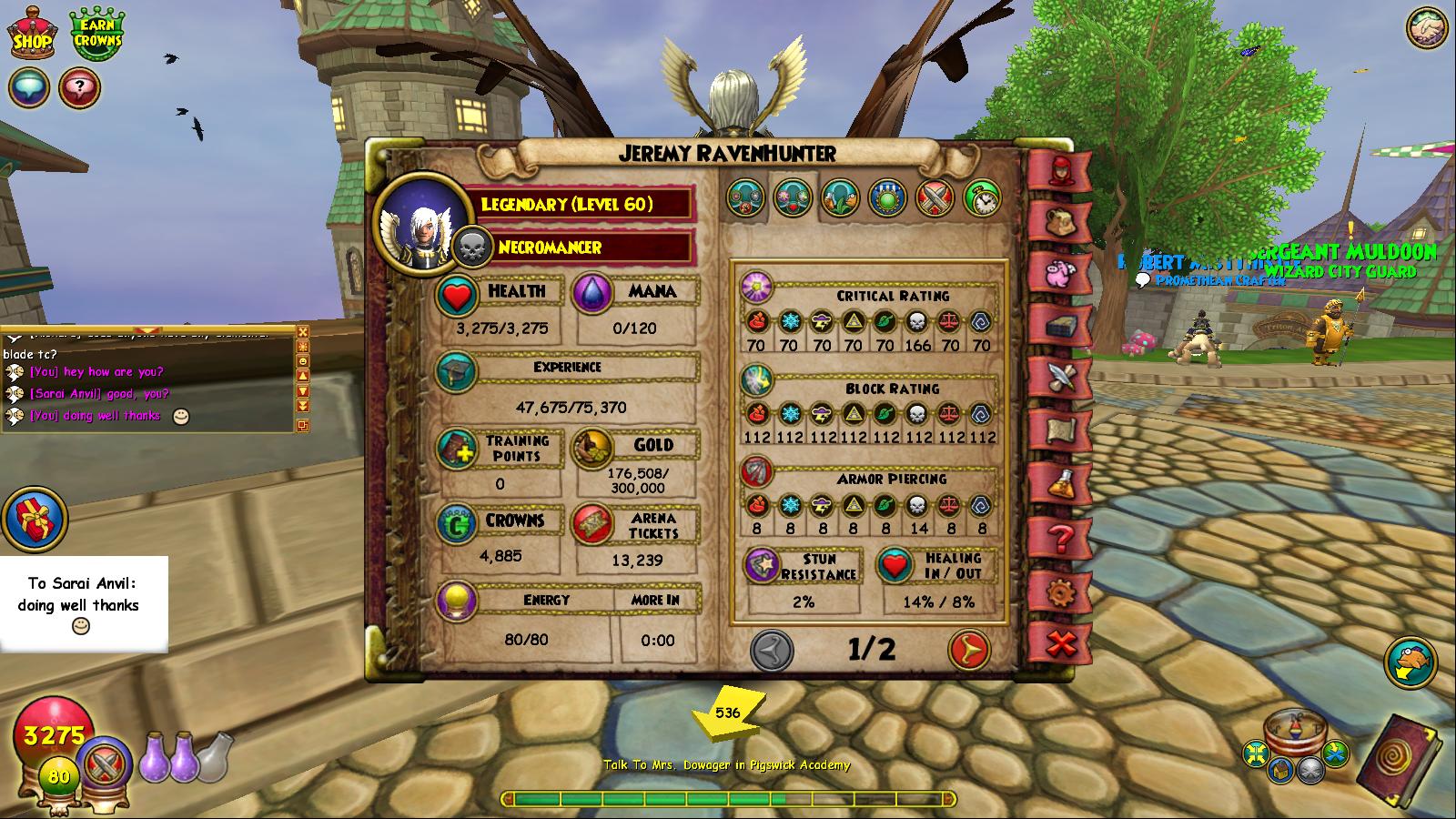The width and height of the screenshot is (1456, 819).
Task: Open the spell deck tab
Action: (x=1059, y=325)
